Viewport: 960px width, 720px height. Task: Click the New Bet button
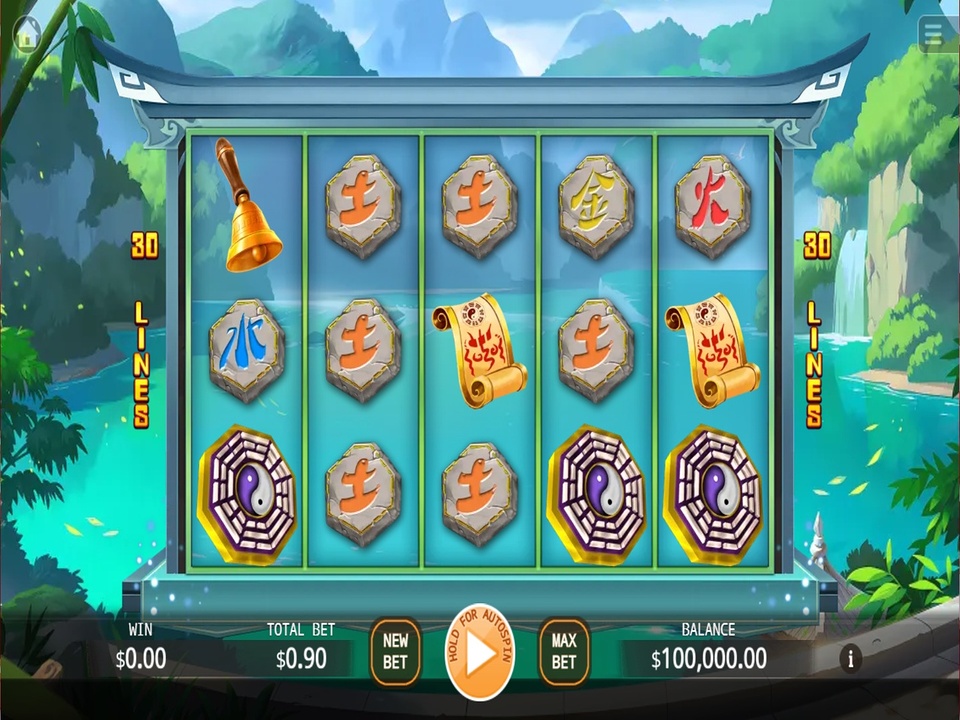click(395, 651)
